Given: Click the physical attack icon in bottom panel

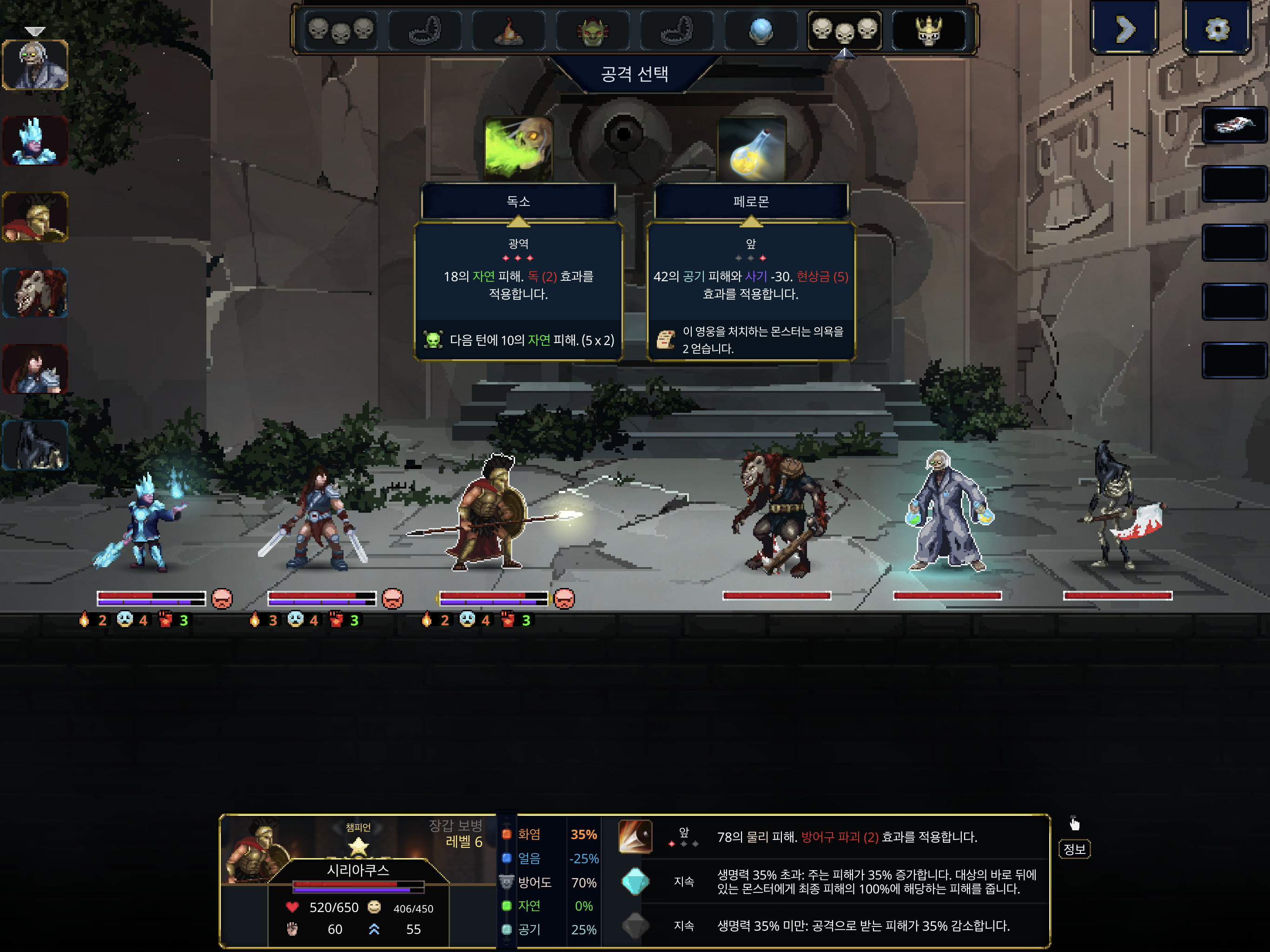Looking at the screenshot, I should pos(635,836).
